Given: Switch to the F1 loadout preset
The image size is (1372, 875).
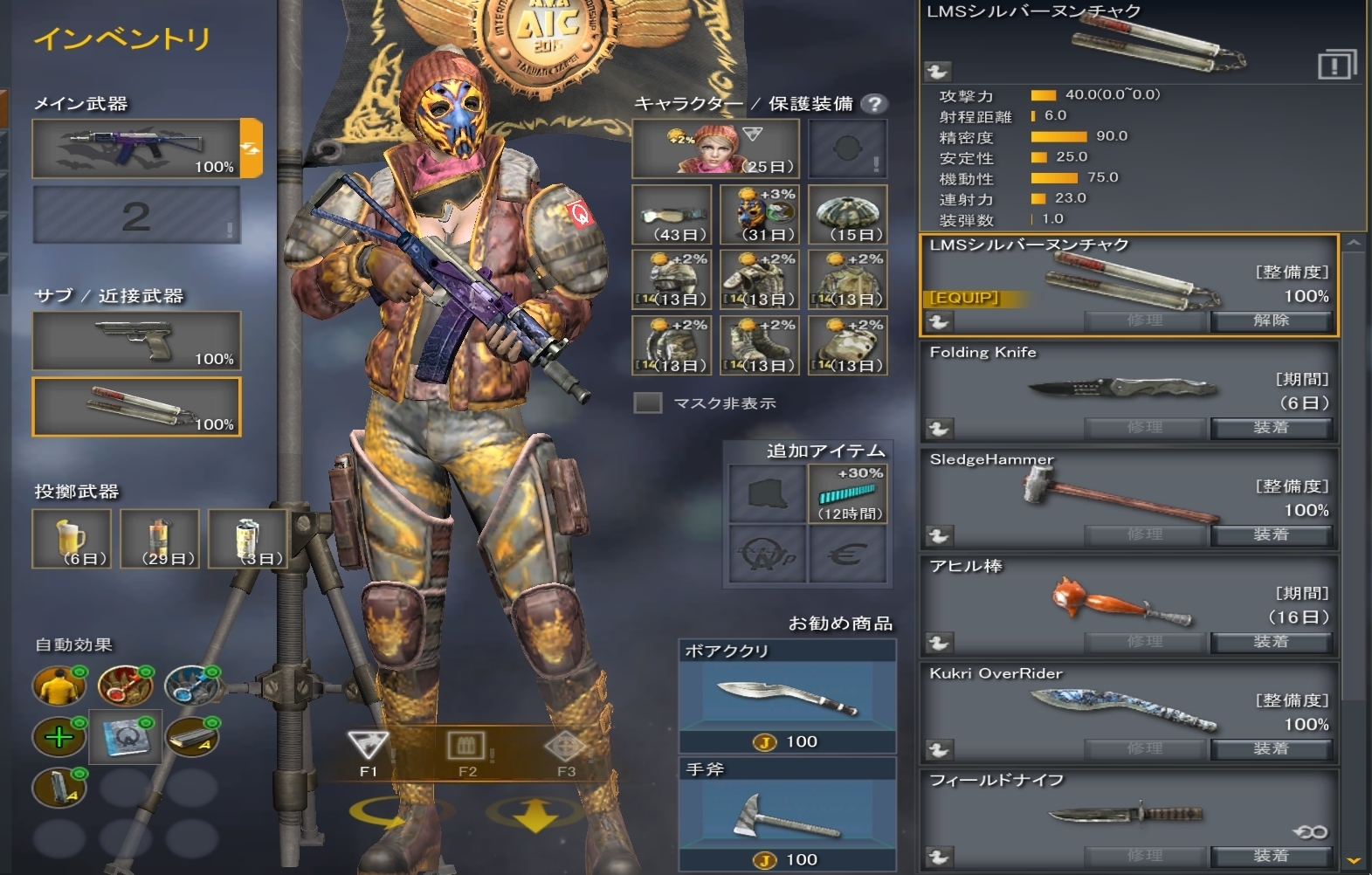Looking at the screenshot, I should click(x=368, y=753).
